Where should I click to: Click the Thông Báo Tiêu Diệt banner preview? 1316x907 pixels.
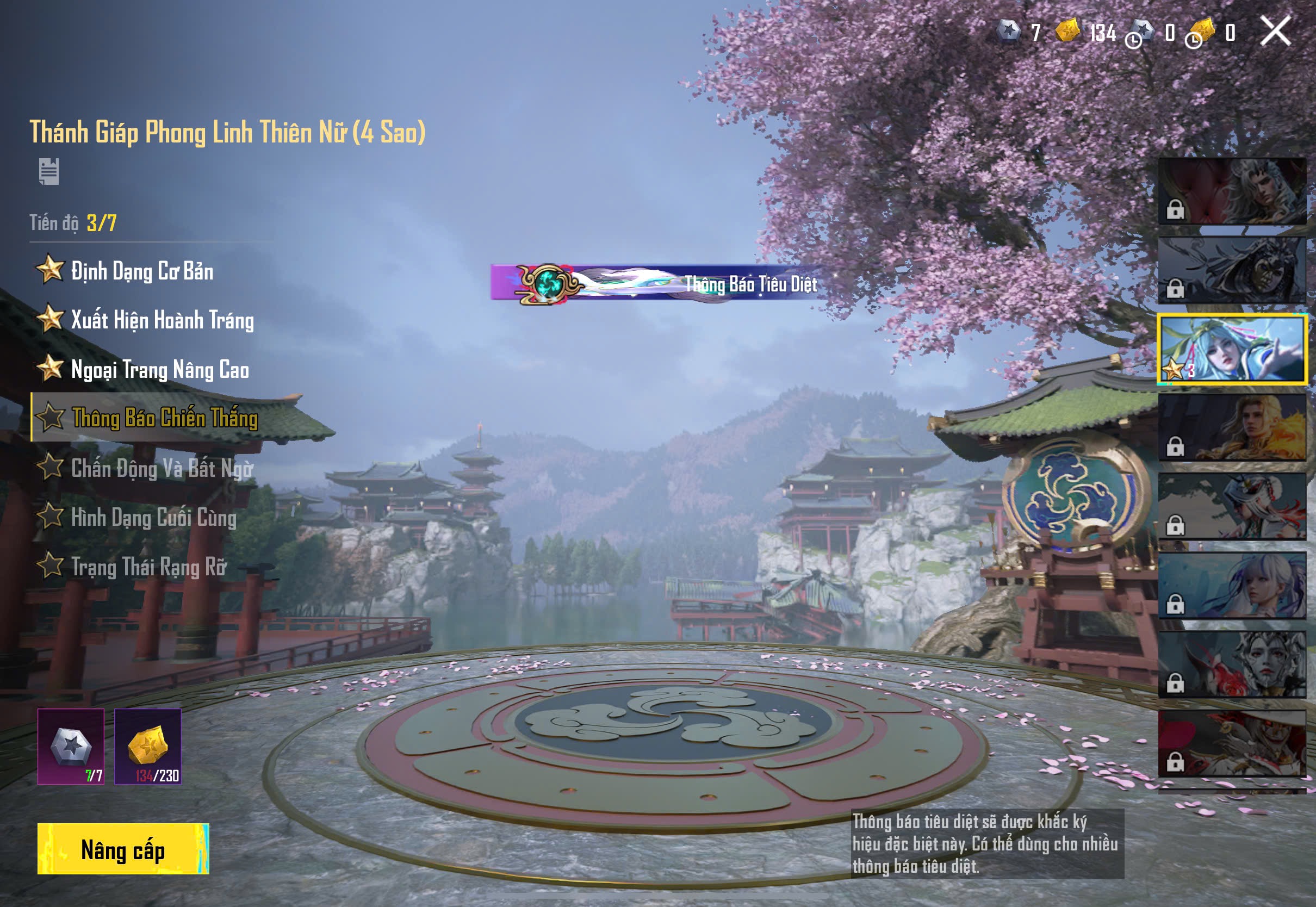pos(656,282)
